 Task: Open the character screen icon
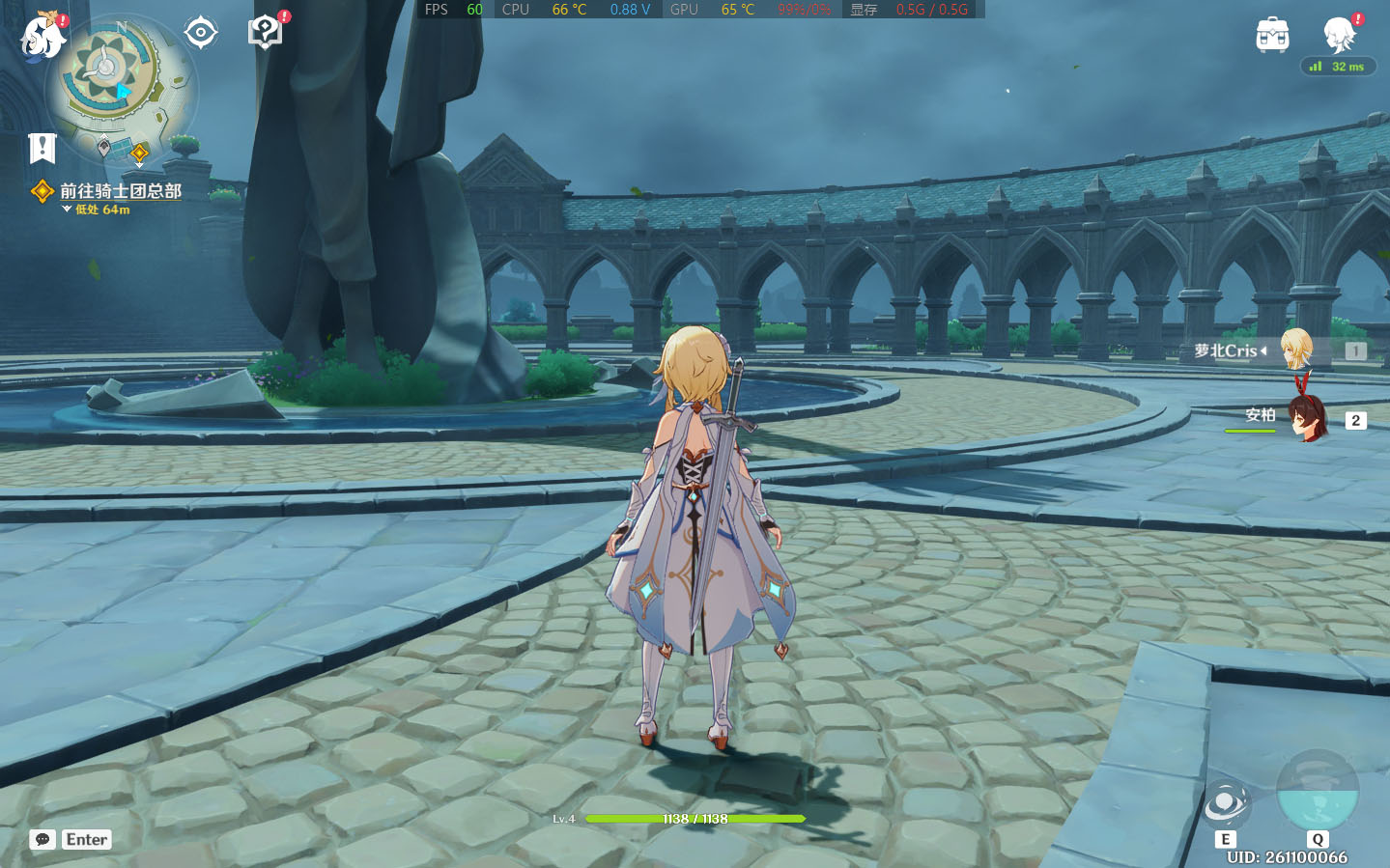click(1340, 35)
